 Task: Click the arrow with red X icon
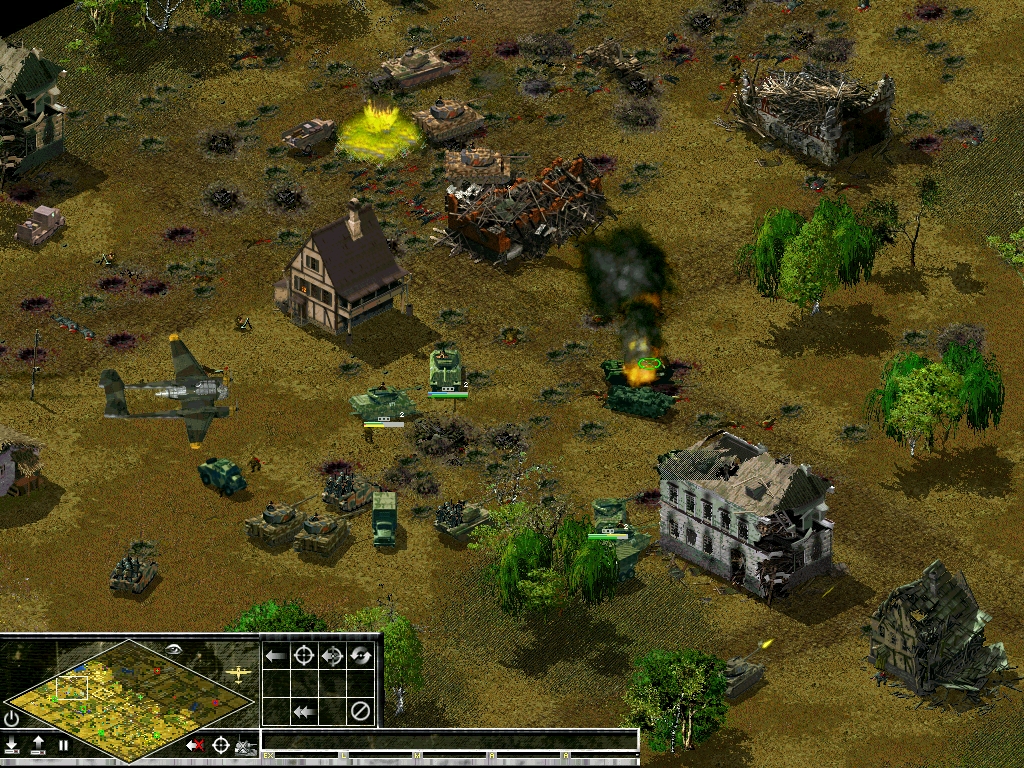pos(195,744)
